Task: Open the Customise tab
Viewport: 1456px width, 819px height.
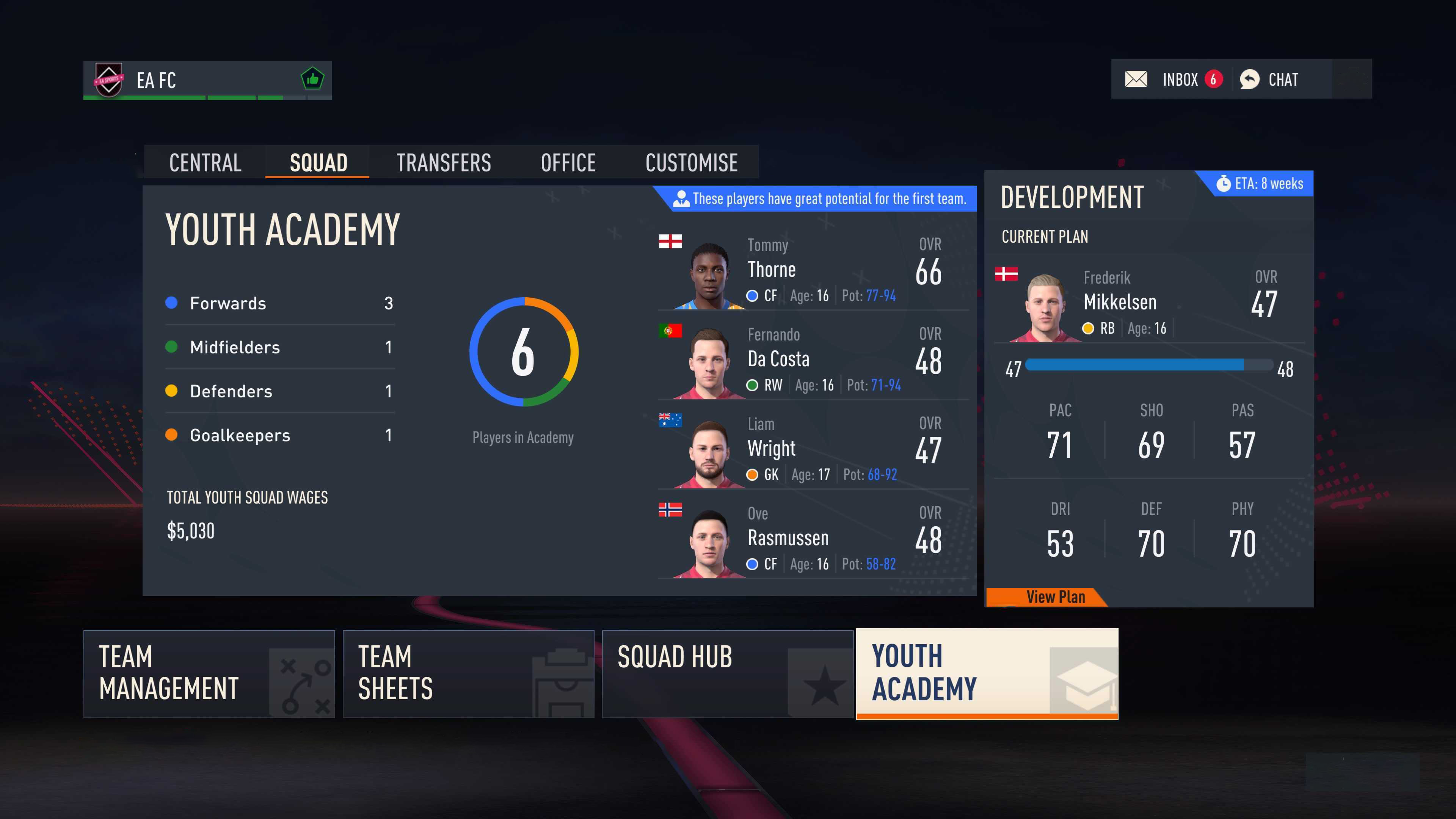Action: [x=691, y=163]
